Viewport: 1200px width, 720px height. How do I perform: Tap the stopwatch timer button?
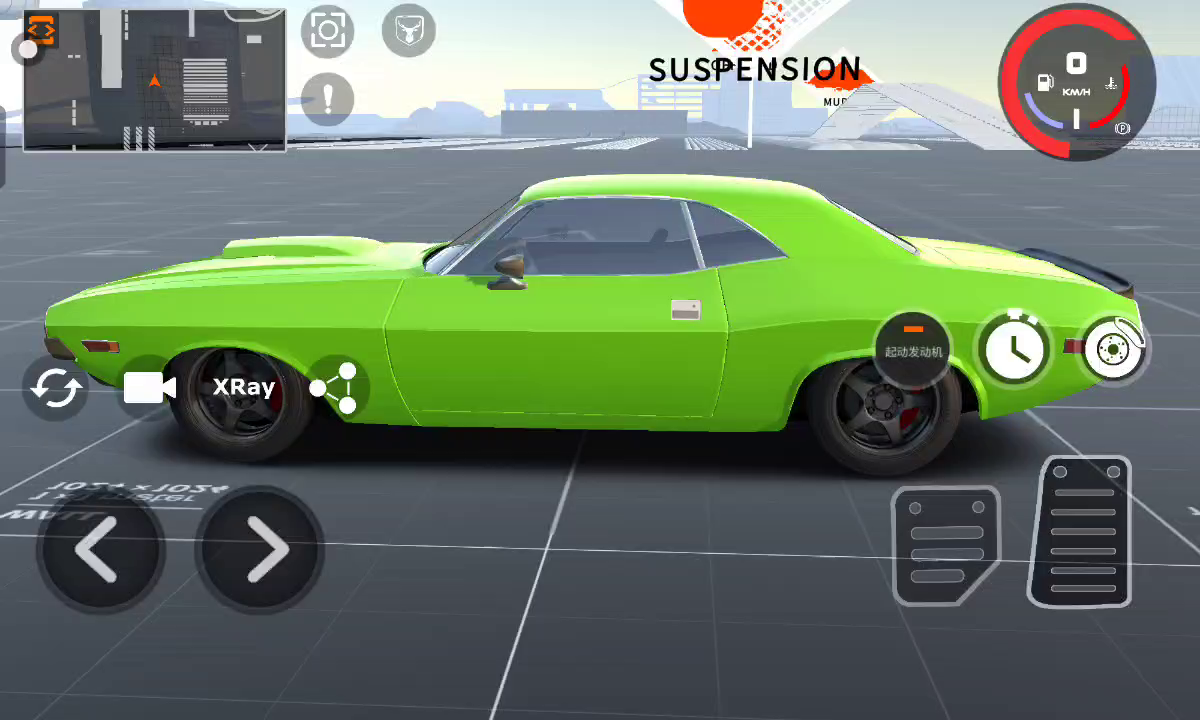[x=1014, y=348]
